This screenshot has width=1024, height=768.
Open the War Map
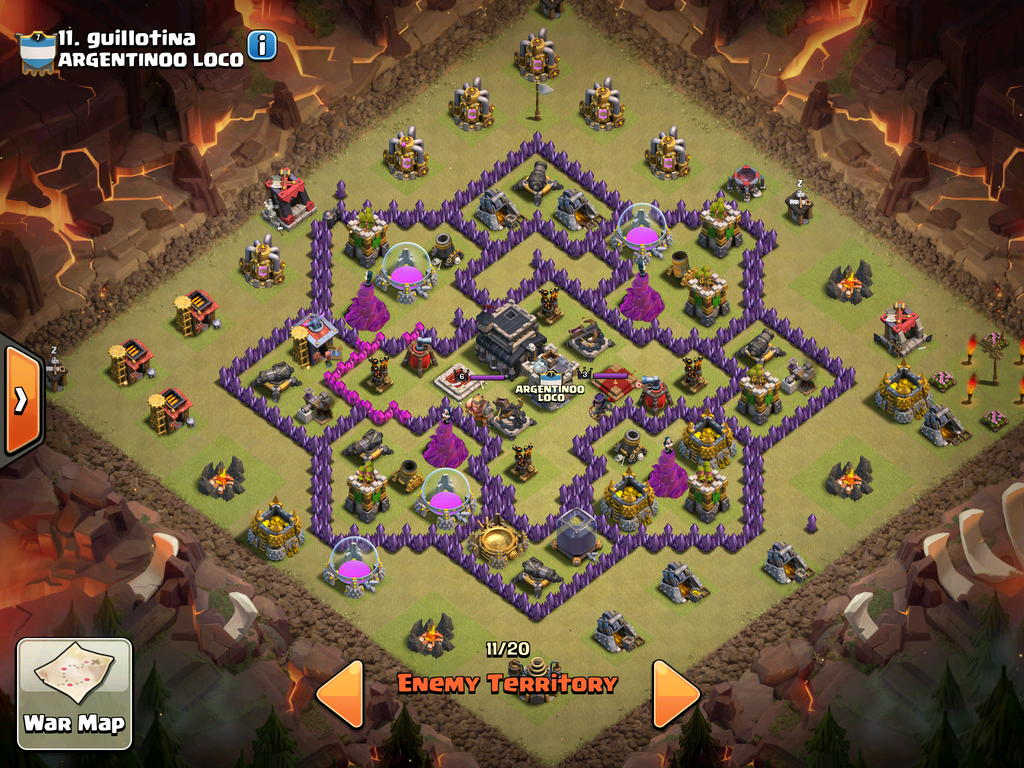74,693
